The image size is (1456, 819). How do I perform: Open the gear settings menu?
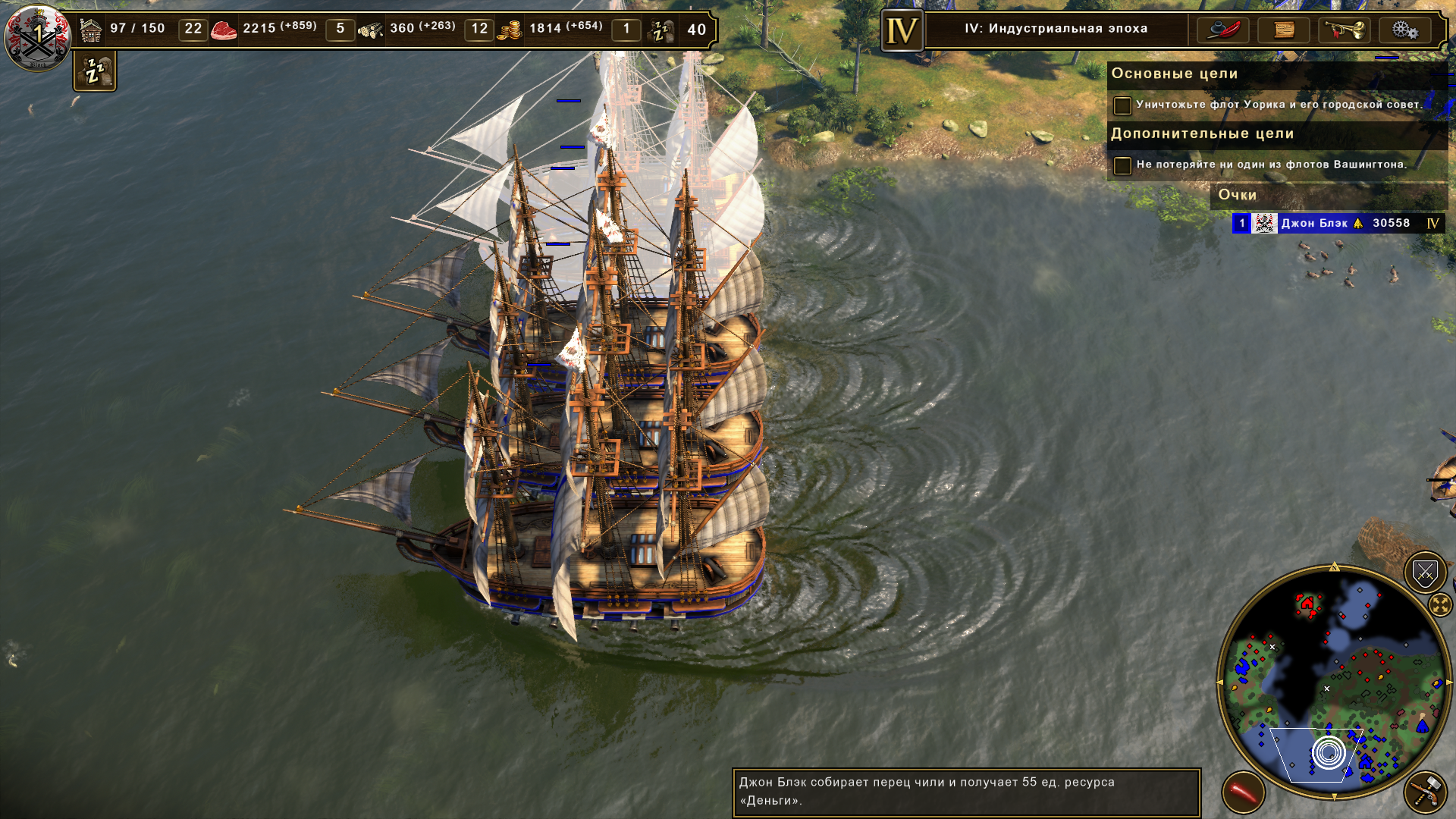click(x=1404, y=30)
